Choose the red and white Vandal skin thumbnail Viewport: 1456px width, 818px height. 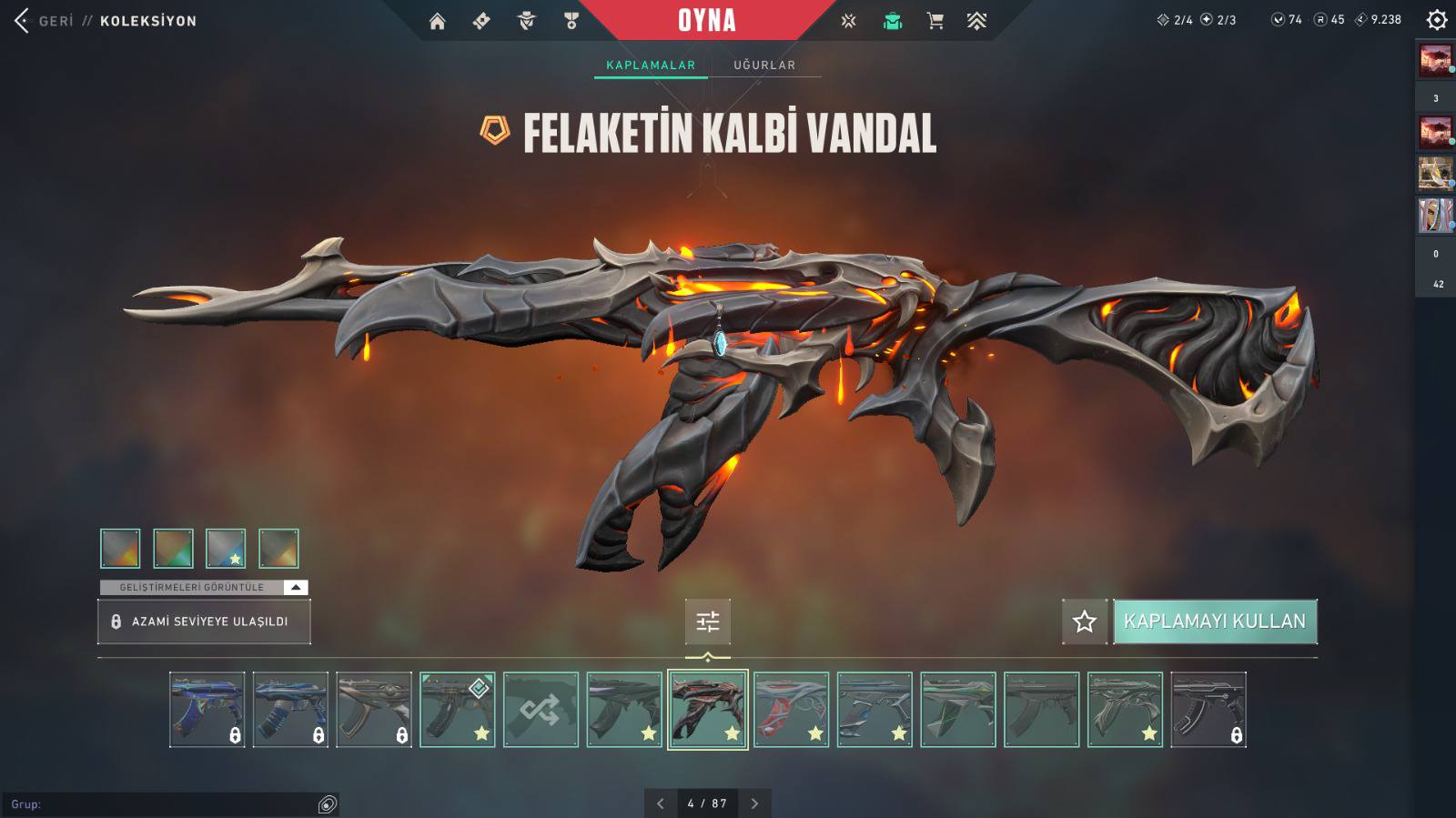click(x=791, y=710)
